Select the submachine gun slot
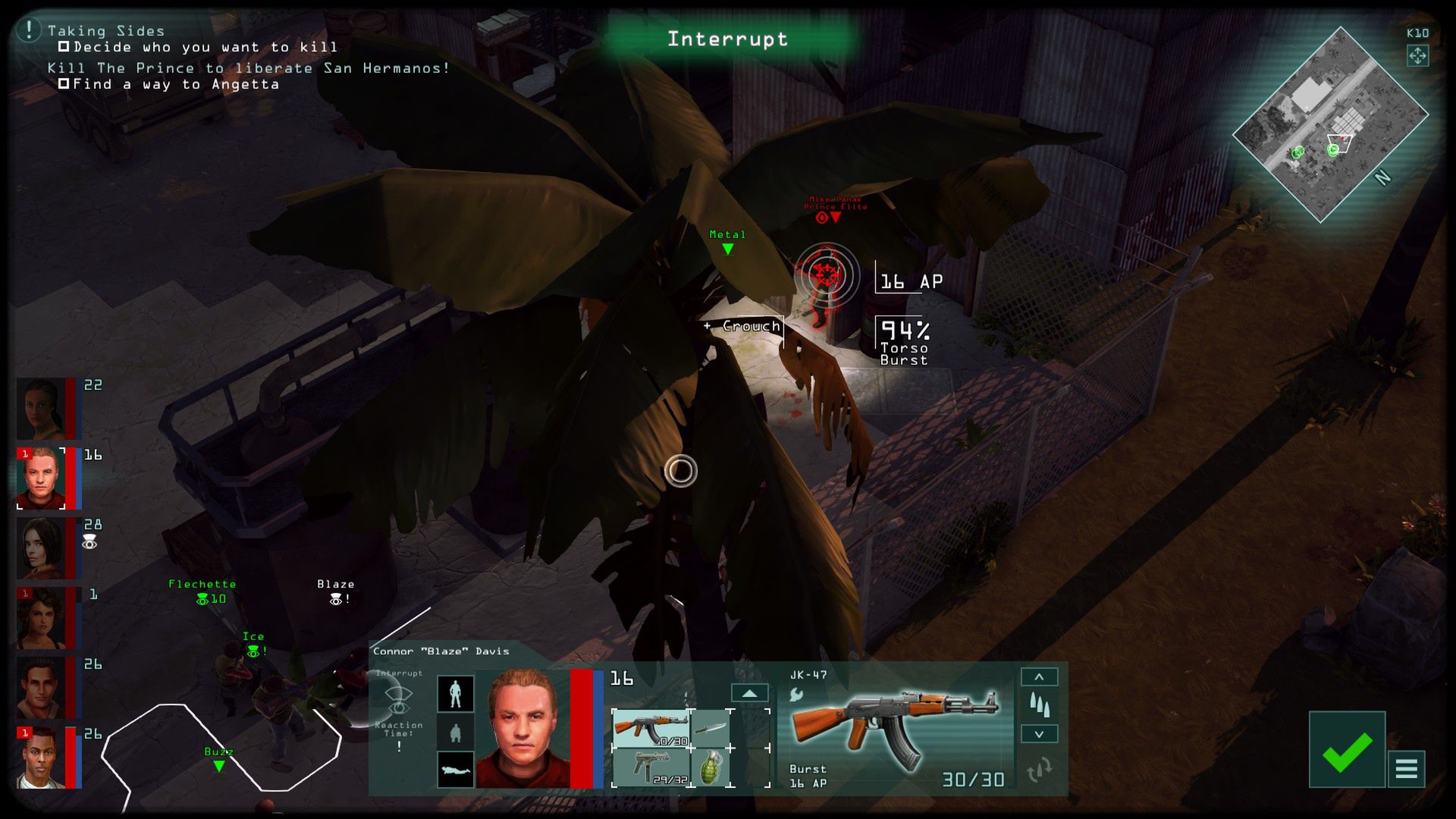Image resolution: width=1456 pixels, height=819 pixels. point(651,767)
